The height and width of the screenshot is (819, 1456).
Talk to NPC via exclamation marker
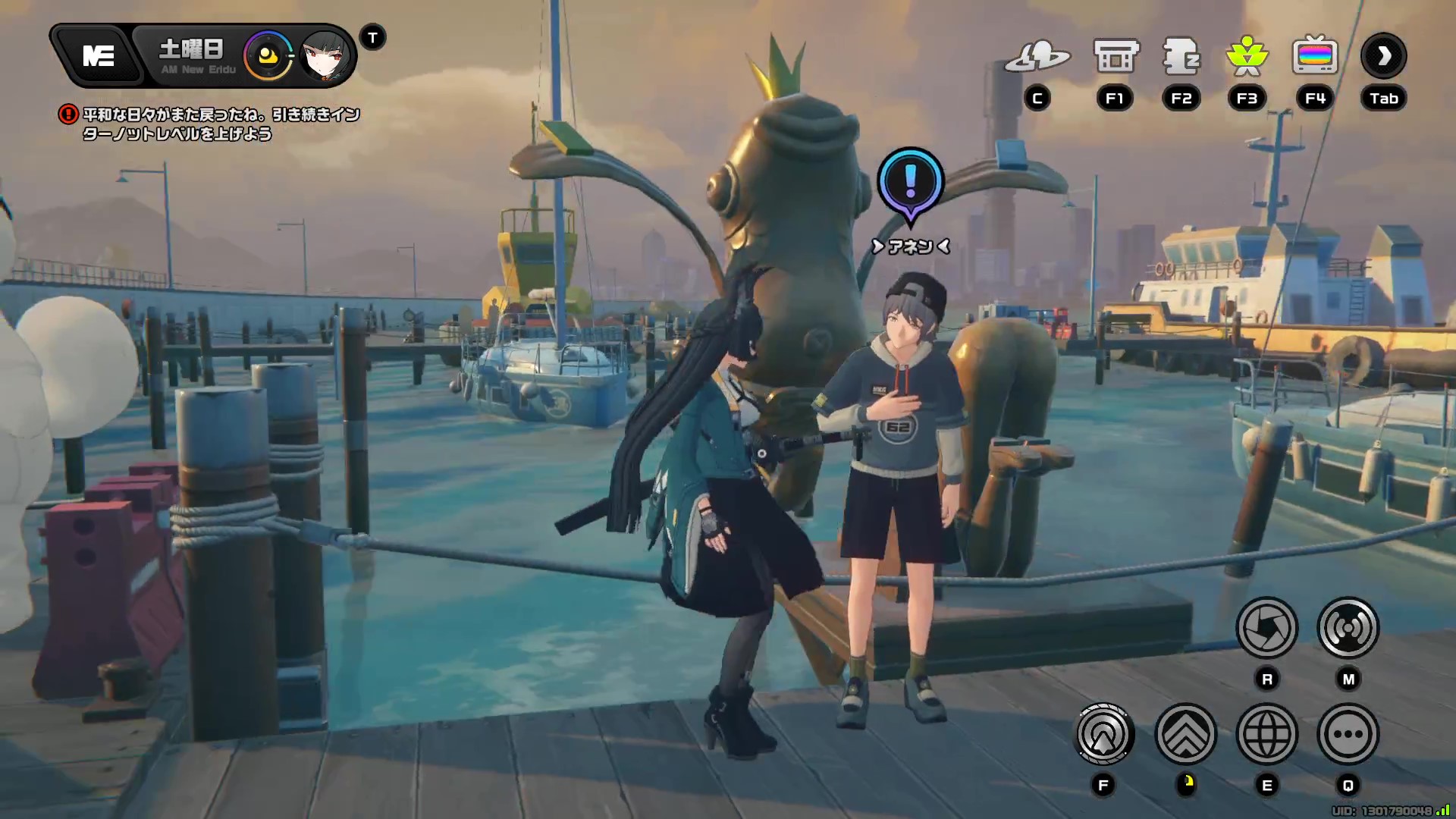tap(910, 183)
